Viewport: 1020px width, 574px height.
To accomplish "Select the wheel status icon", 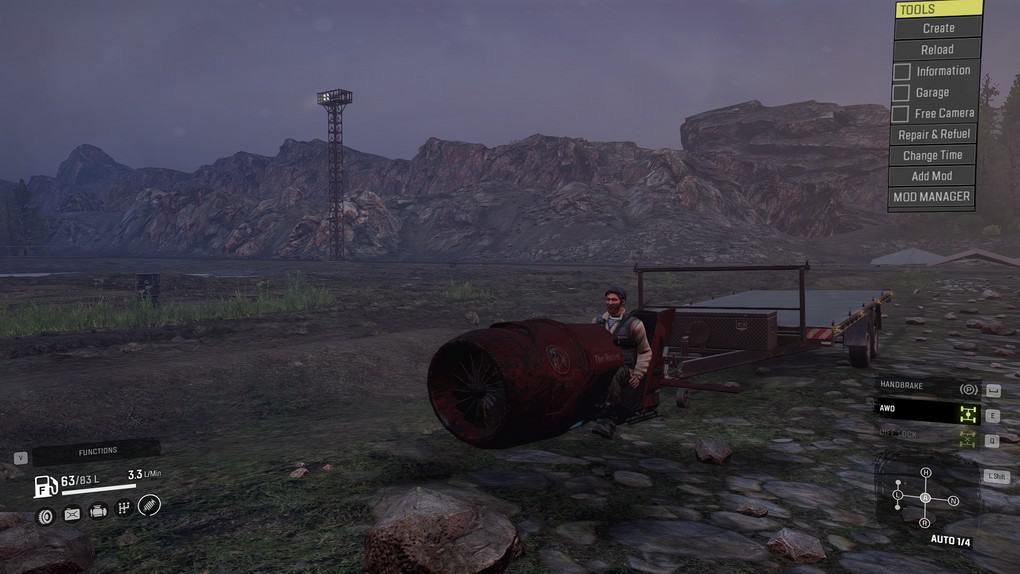I will [x=46, y=516].
